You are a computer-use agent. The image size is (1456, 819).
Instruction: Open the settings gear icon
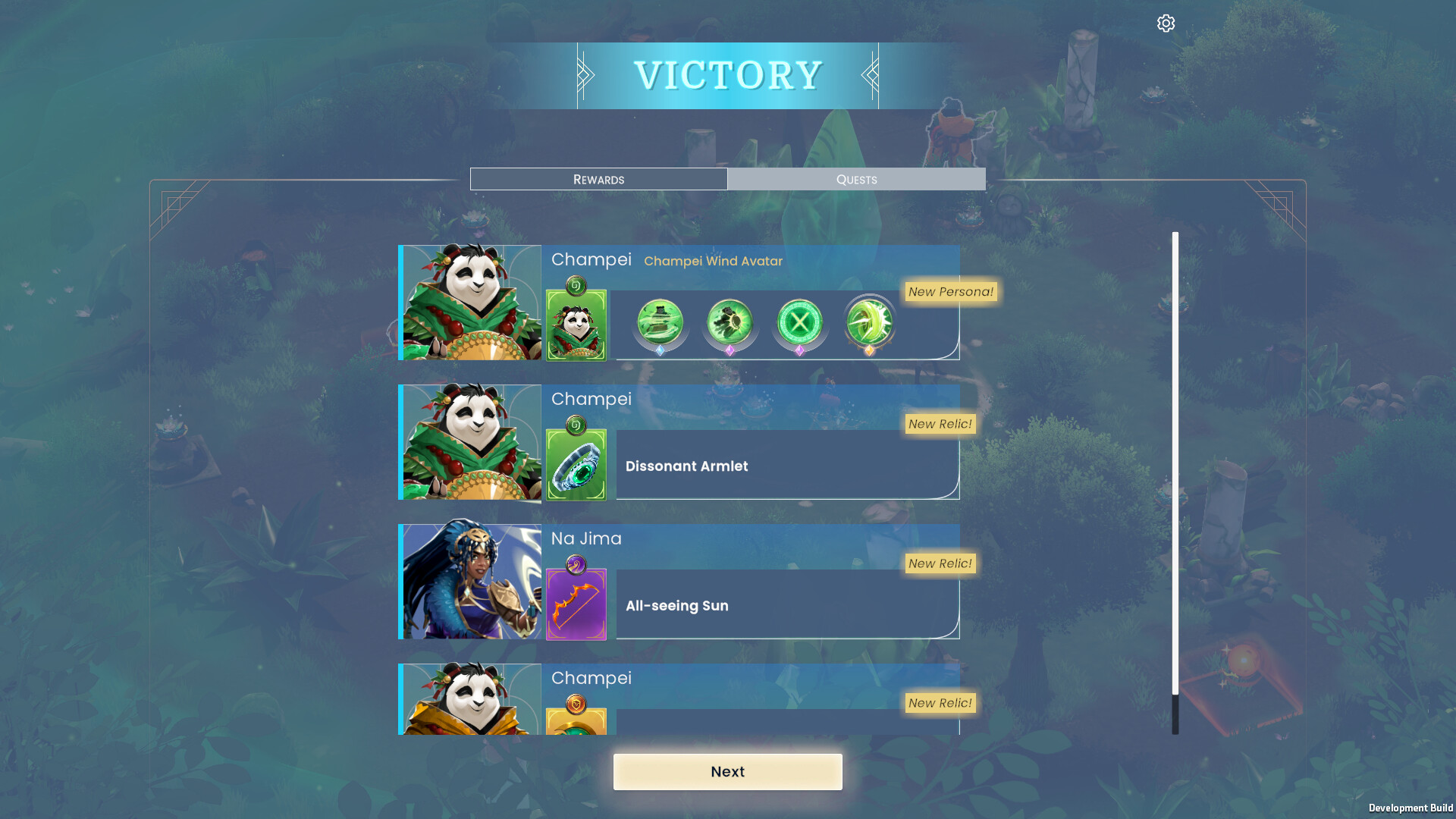1166,24
